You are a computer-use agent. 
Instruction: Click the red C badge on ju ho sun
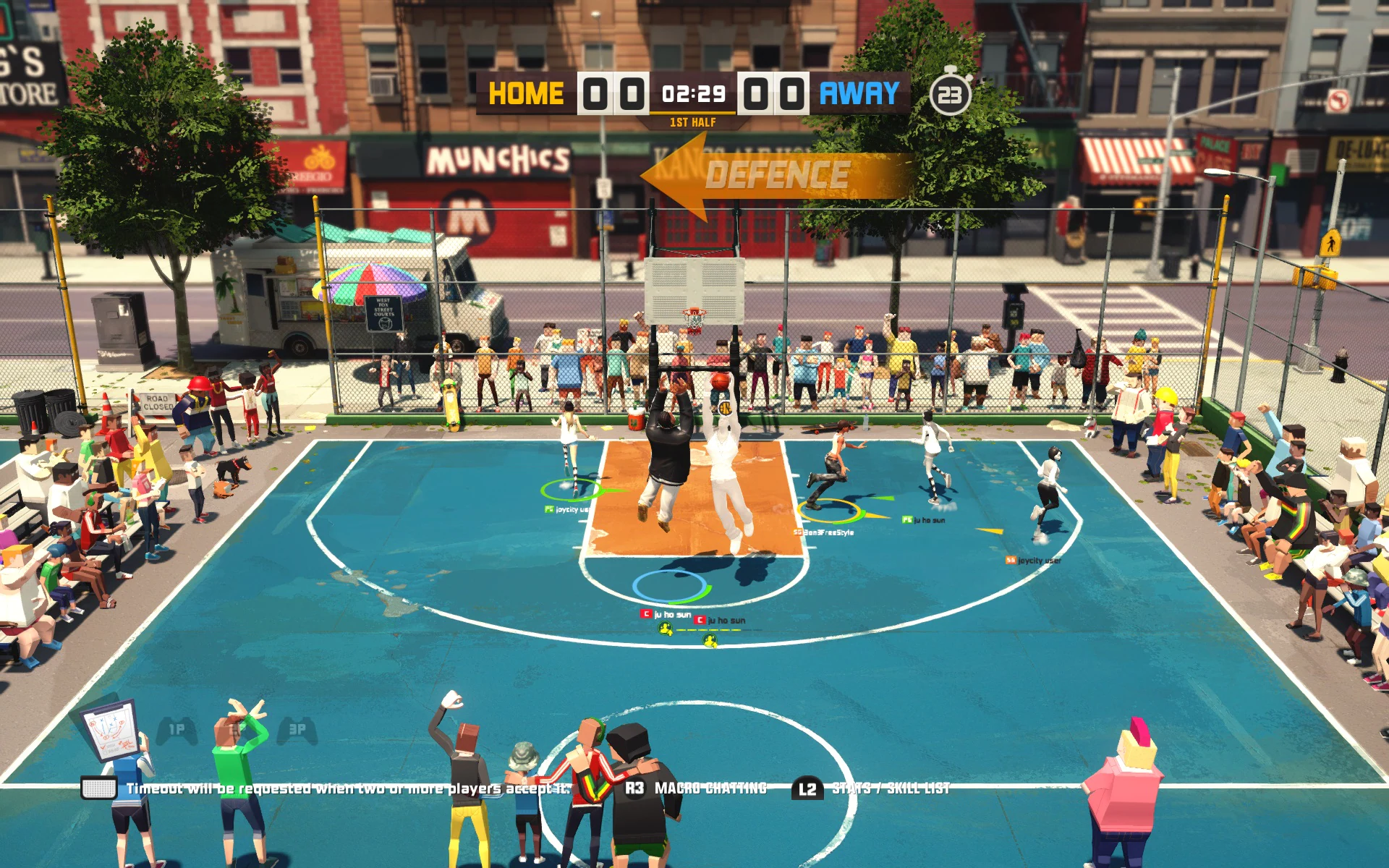(645, 613)
